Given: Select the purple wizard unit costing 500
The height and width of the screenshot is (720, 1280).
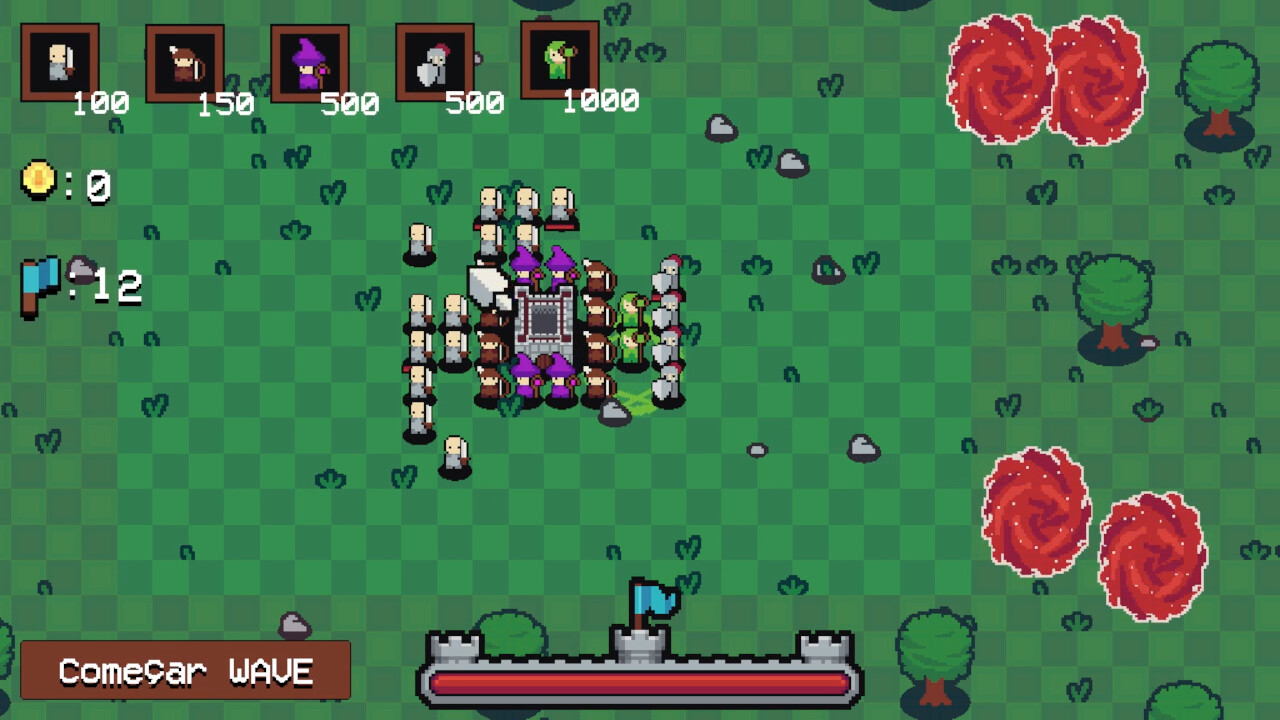Looking at the screenshot, I should coord(308,60).
